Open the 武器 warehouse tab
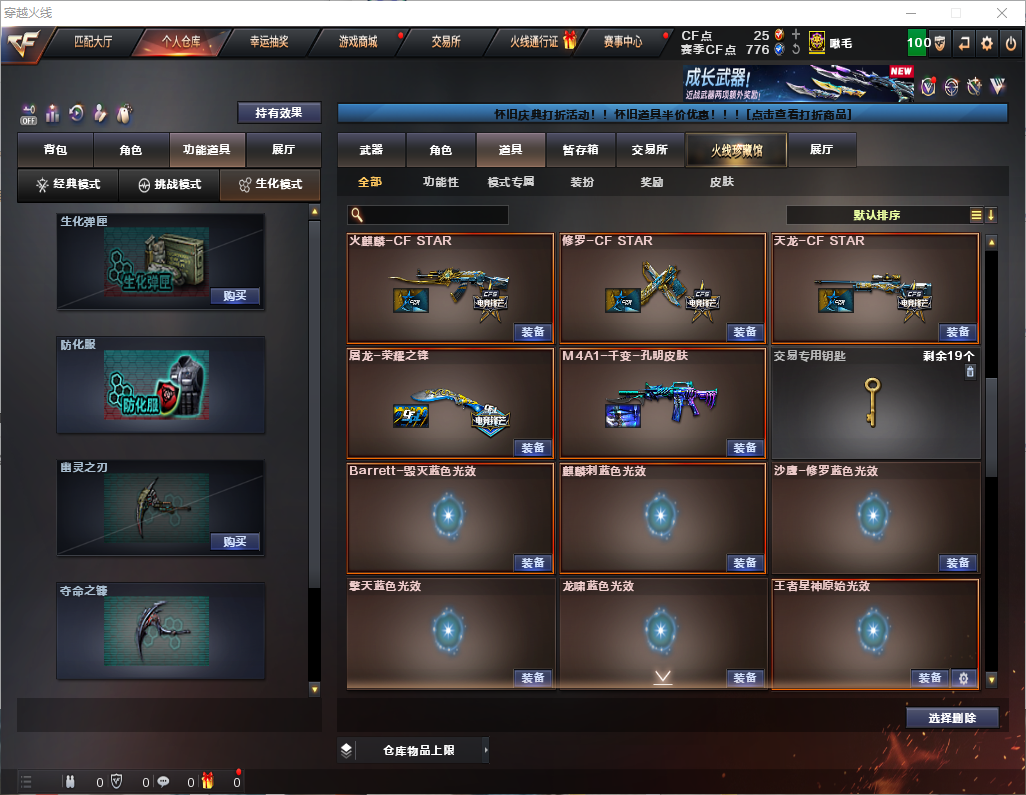The image size is (1026, 795). click(x=371, y=150)
